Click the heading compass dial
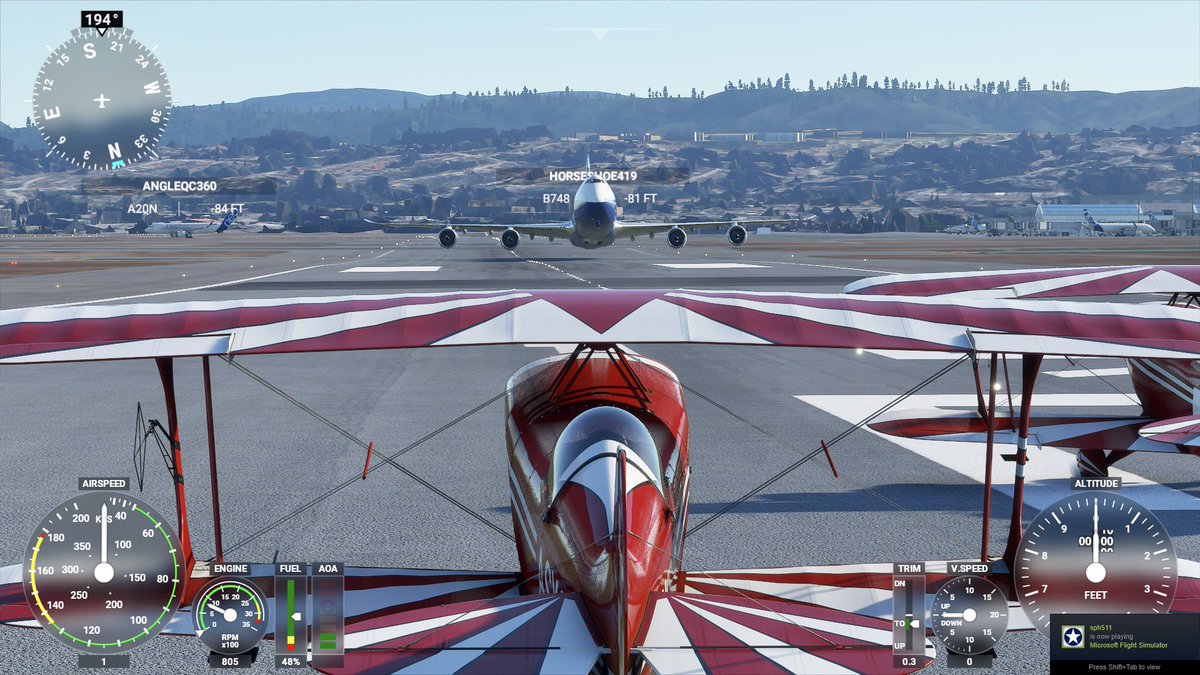The image size is (1200, 675). pos(101,99)
